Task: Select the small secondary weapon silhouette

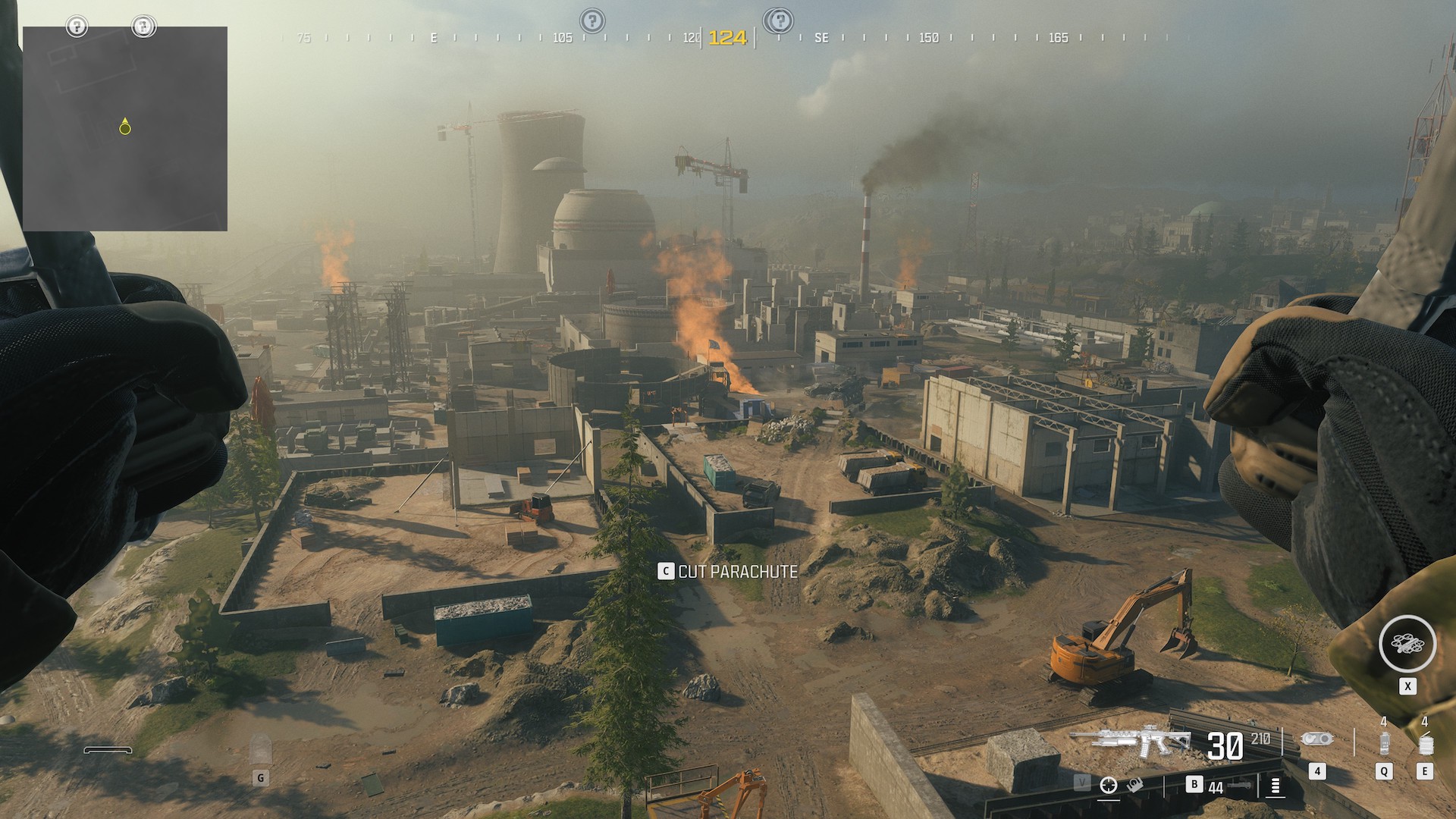Action: tap(1239, 786)
